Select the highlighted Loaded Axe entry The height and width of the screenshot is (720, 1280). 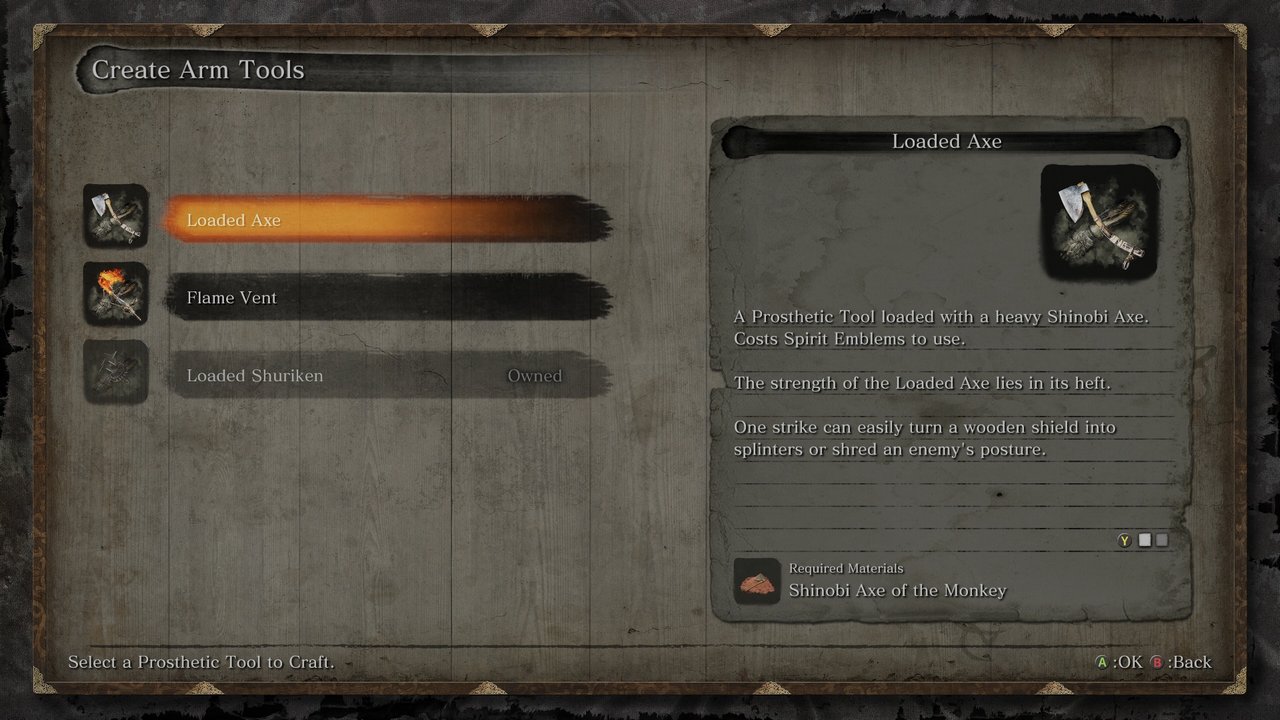click(x=300, y=220)
